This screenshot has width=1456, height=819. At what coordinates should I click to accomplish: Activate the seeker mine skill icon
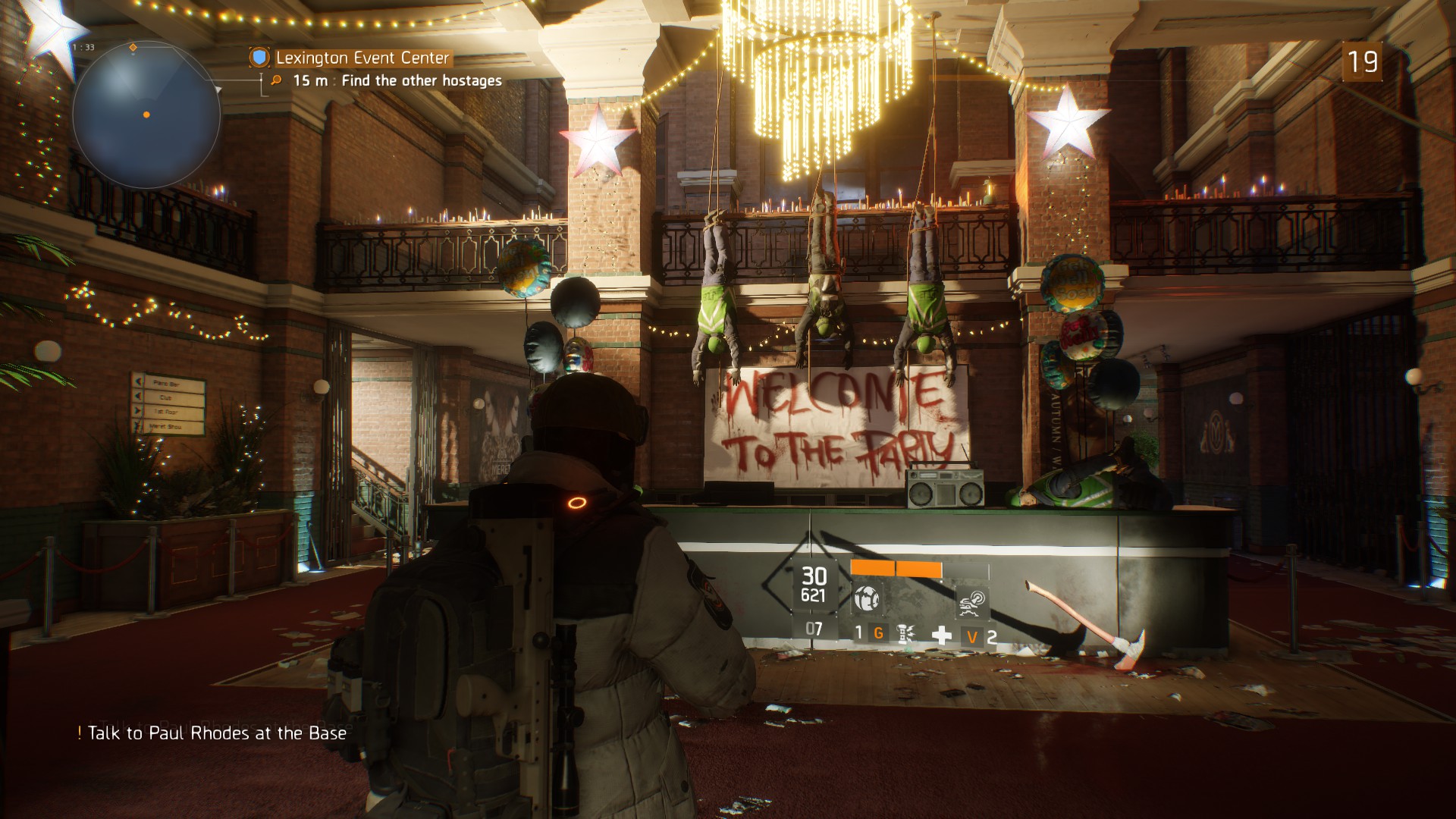868,599
